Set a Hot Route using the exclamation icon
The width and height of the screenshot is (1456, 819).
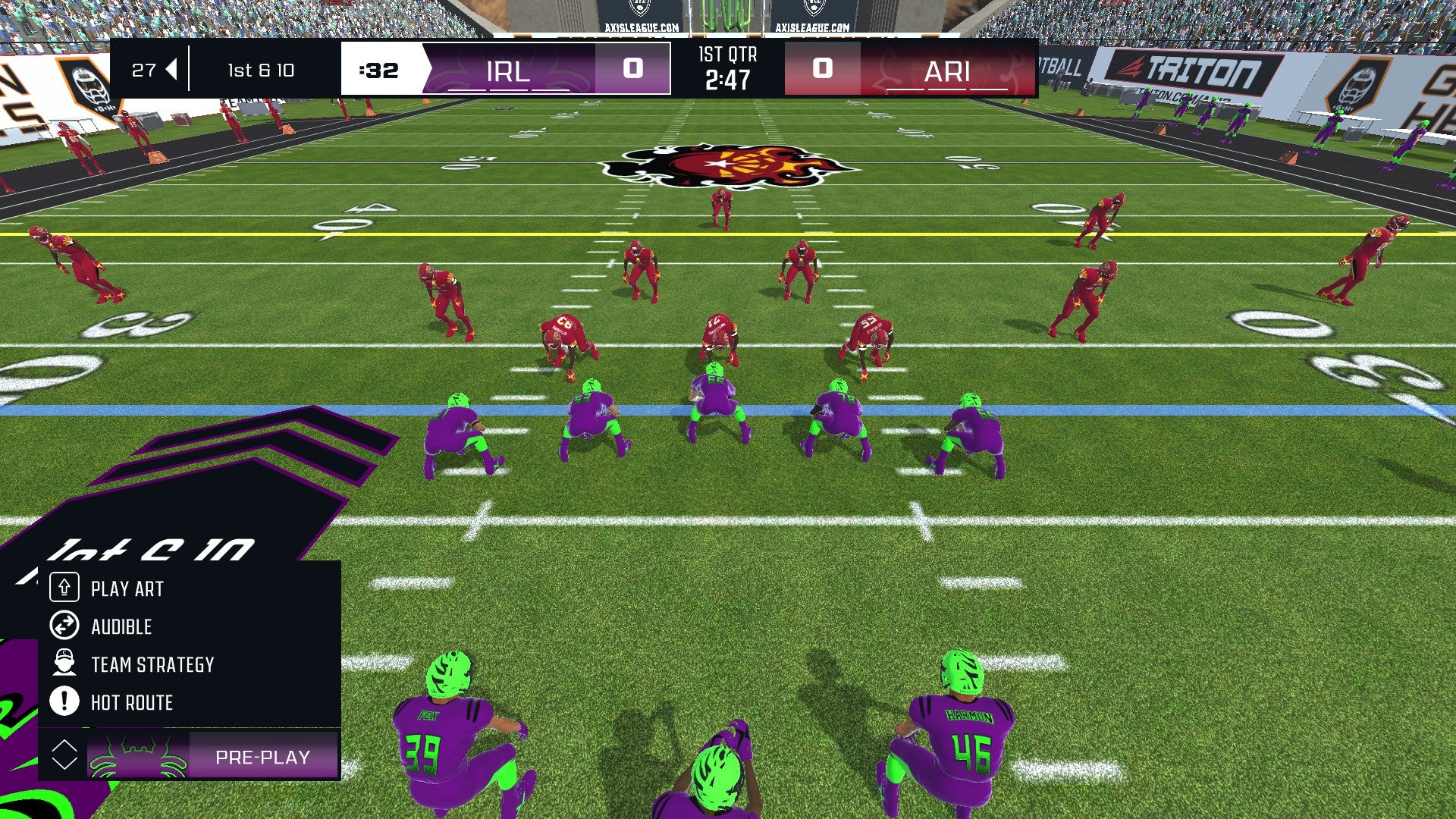pos(65,702)
